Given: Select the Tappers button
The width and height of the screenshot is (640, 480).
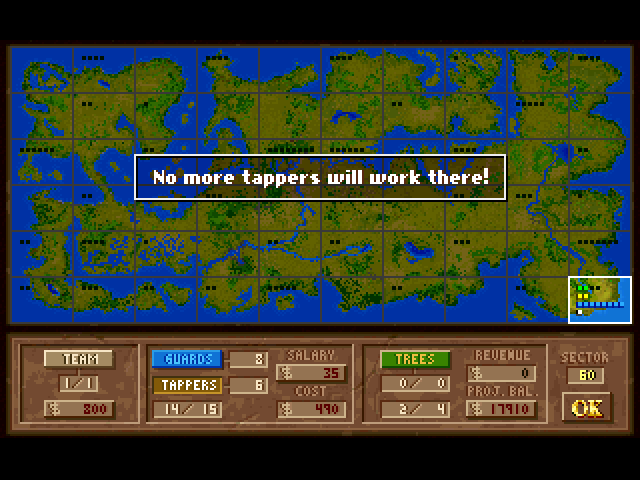Looking at the screenshot, I should [186, 385].
